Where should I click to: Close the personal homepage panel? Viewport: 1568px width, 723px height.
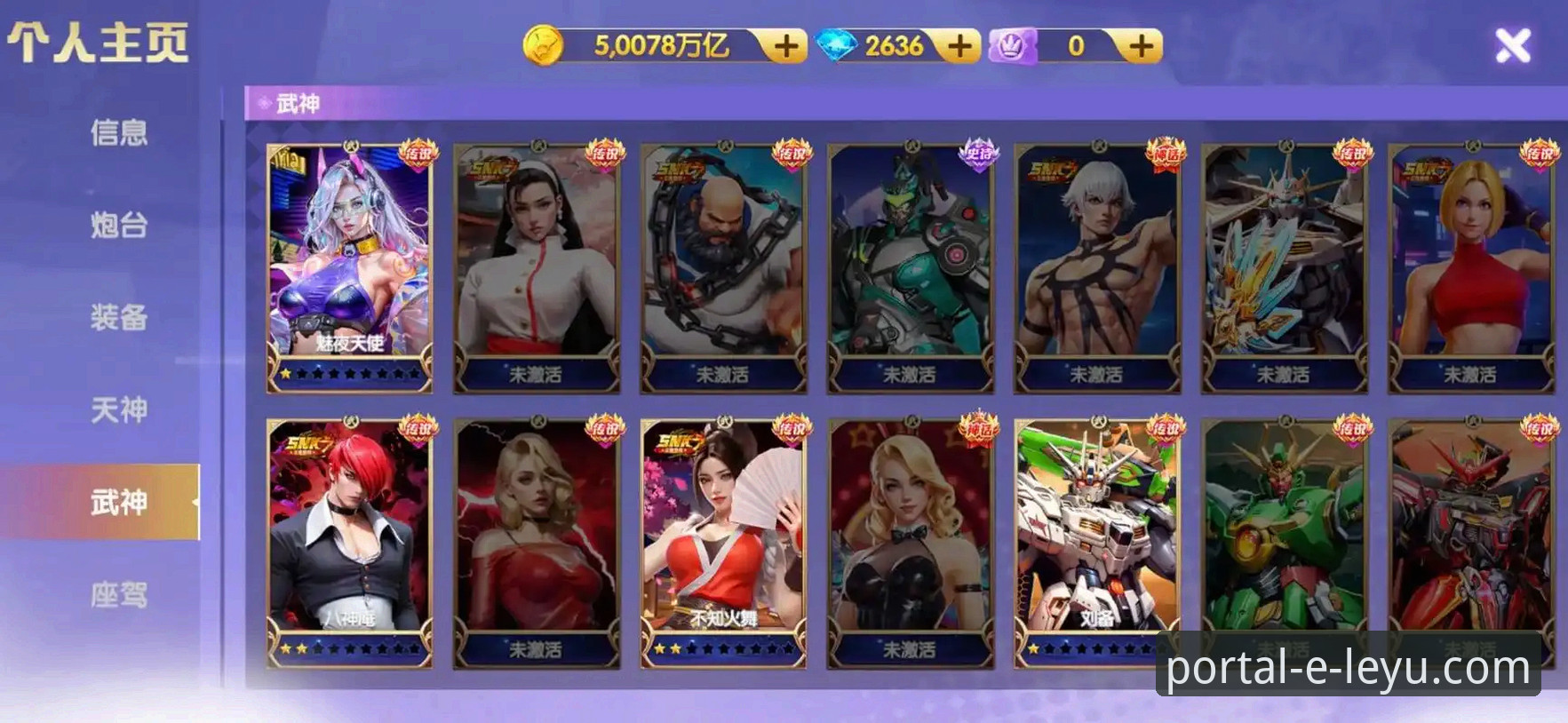[1512, 45]
